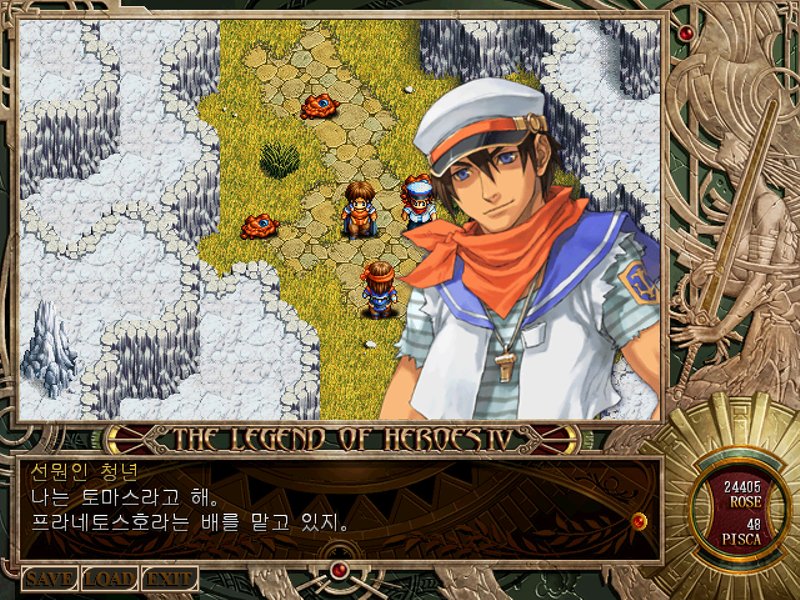Choose the EXIT button
The width and height of the screenshot is (800, 600).
(x=169, y=578)
